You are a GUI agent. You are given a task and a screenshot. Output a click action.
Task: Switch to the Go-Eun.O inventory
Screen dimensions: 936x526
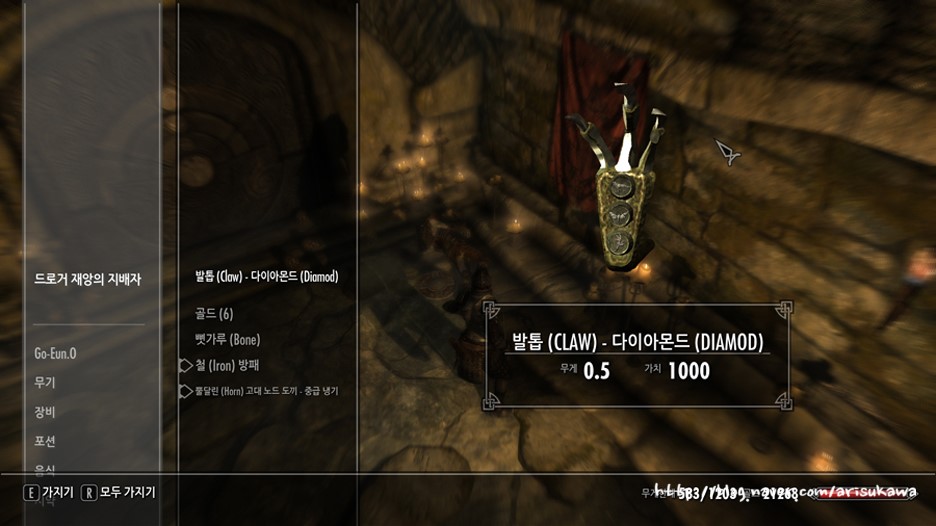56,353
